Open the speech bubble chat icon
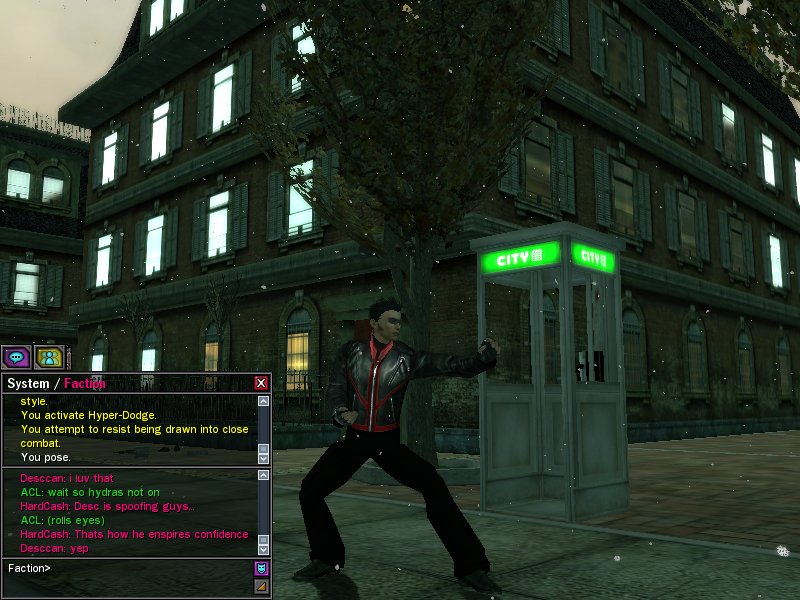Screen dimensions: 800x600 [x=16, y=357]
